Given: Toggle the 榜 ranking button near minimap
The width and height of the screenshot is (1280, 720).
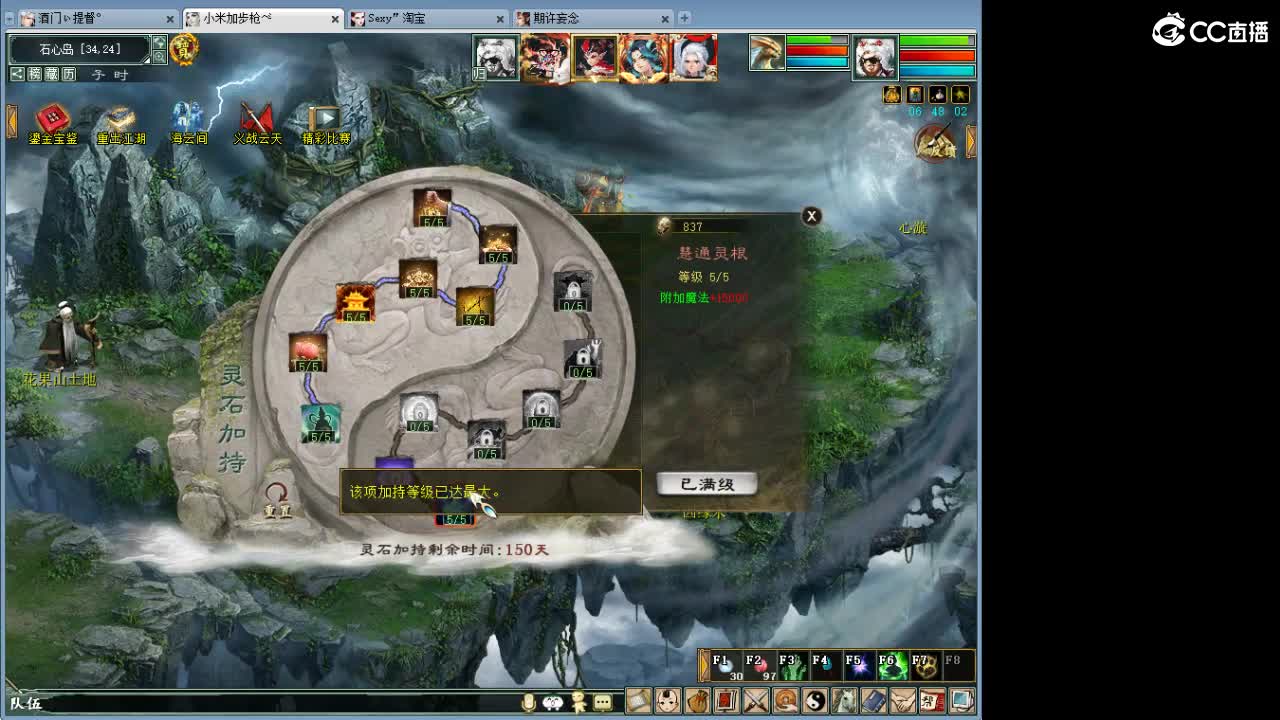Looking at the screenshot, I should (x=34, y=74).
